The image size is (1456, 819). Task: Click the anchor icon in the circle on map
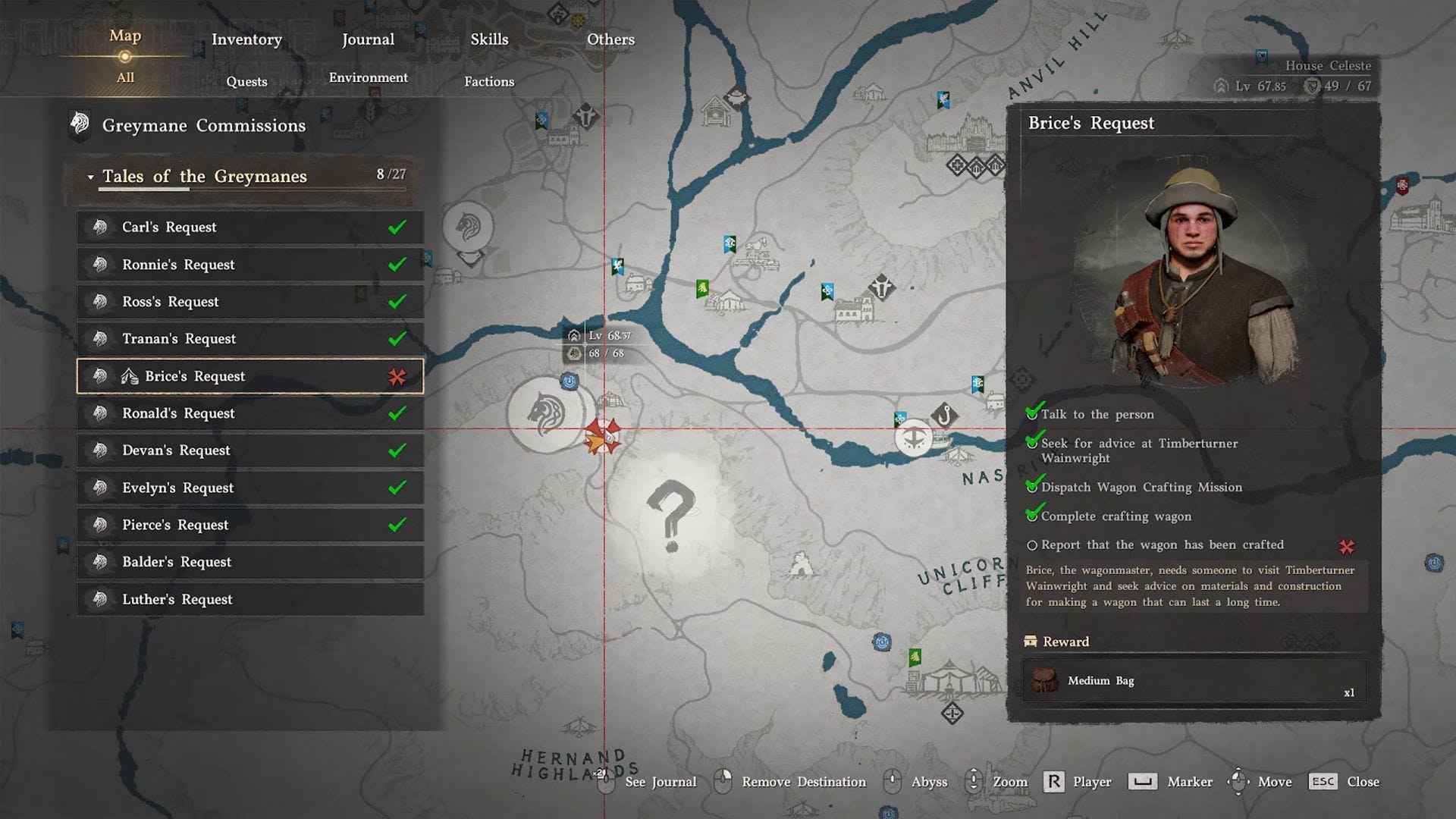[915, 440]
